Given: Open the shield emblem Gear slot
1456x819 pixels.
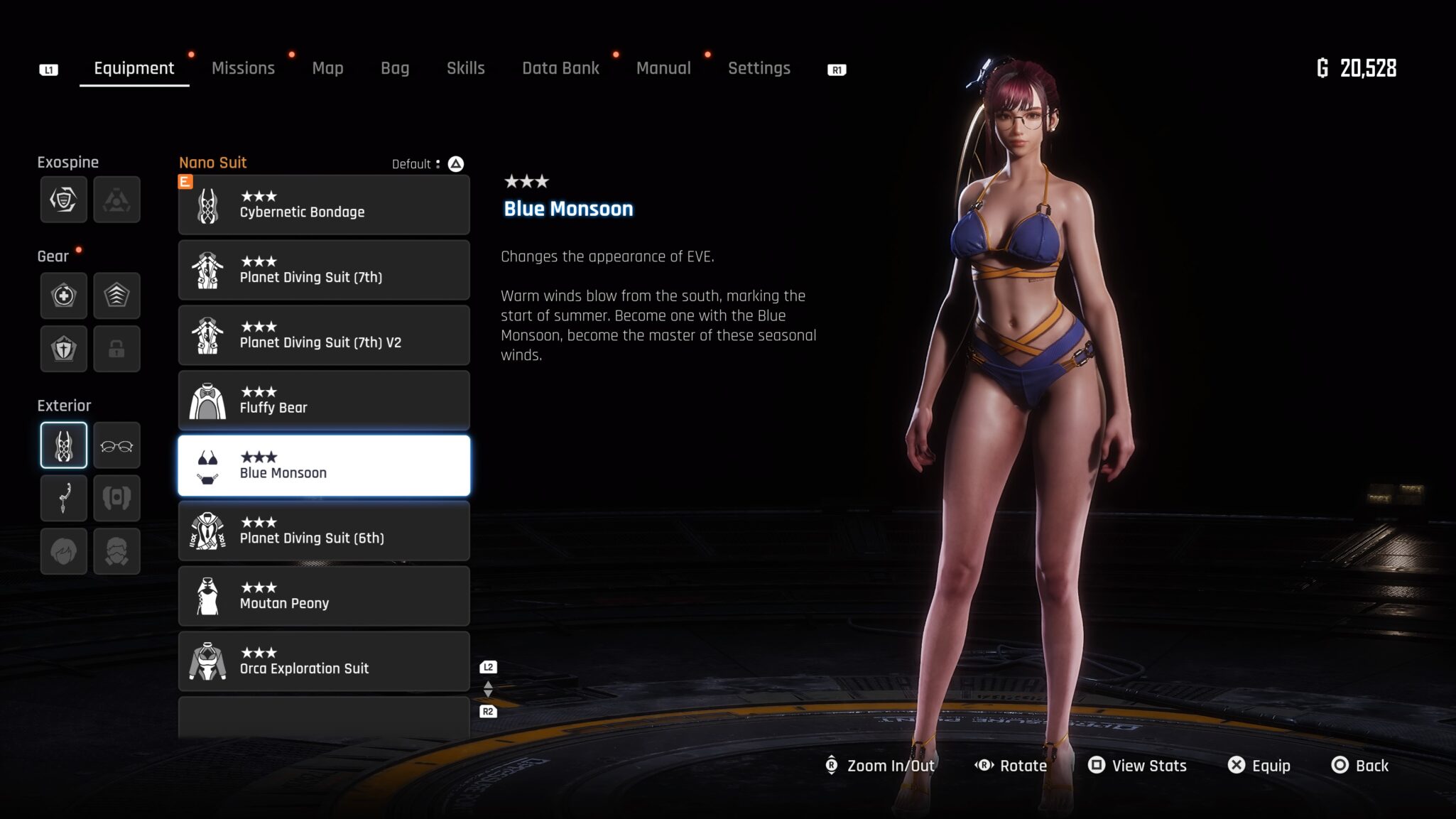Looking at the screenshot, I should click(x=64, y=349).
